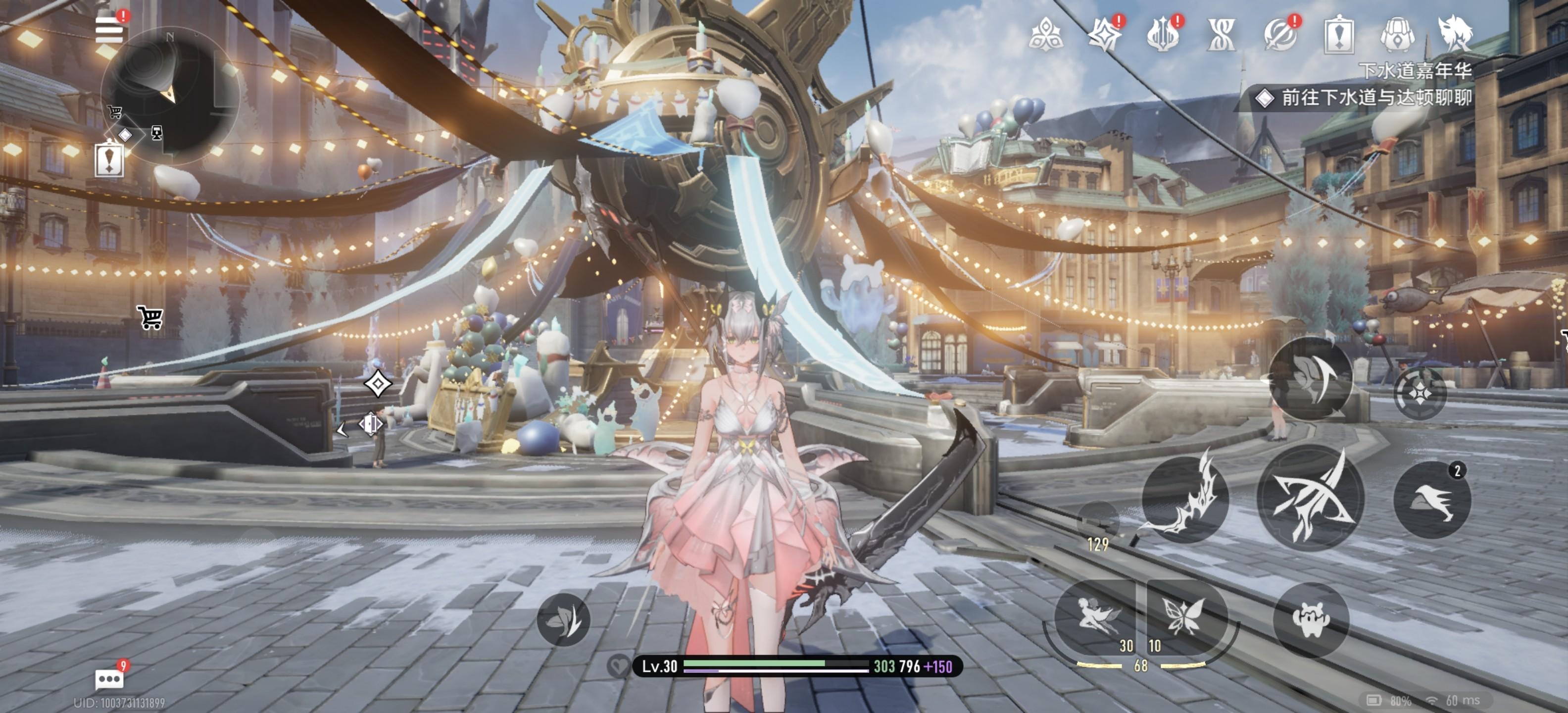Open the hamburger main menu
The width and height of the screenshot is (1568, 713).
pos(109,29)
